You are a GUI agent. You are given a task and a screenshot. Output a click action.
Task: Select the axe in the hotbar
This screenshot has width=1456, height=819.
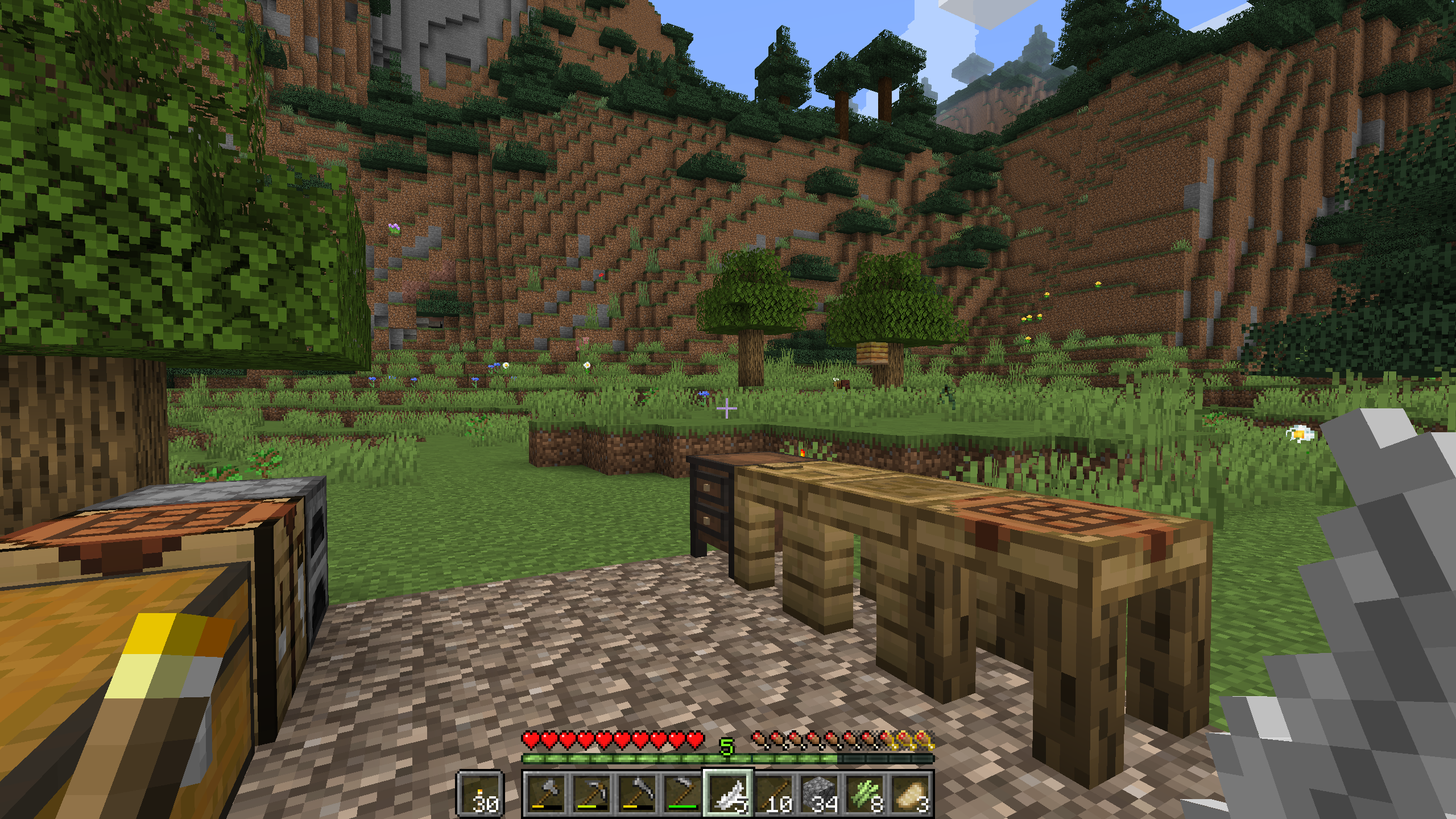(546, 793)
